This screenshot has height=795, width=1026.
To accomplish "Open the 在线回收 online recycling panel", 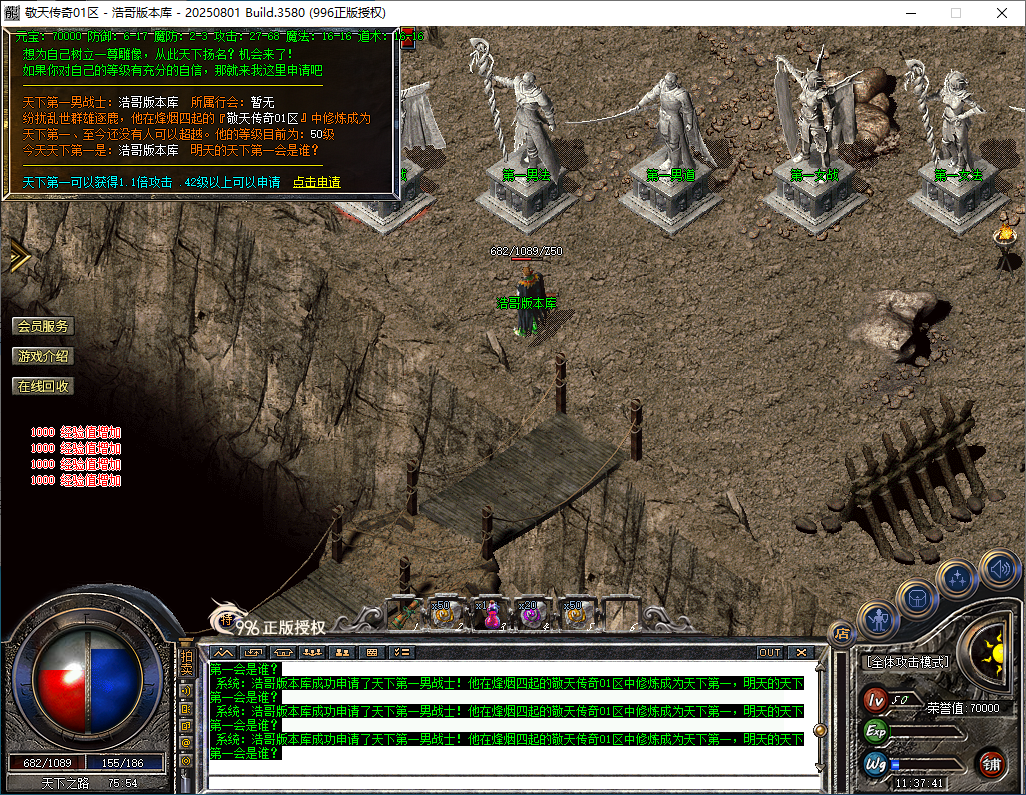I will click(x=43, y=386).
